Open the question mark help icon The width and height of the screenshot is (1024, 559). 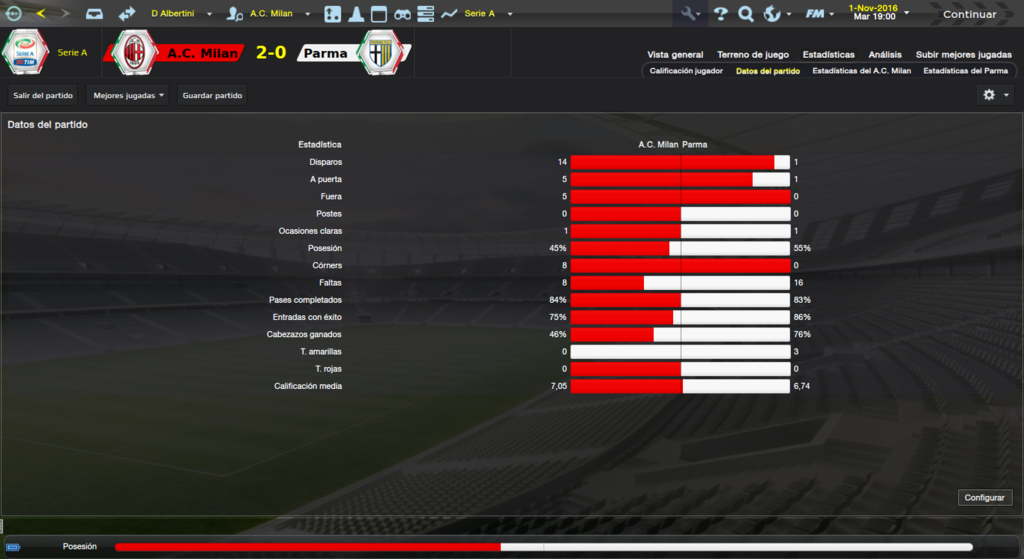tap(720, 14)
